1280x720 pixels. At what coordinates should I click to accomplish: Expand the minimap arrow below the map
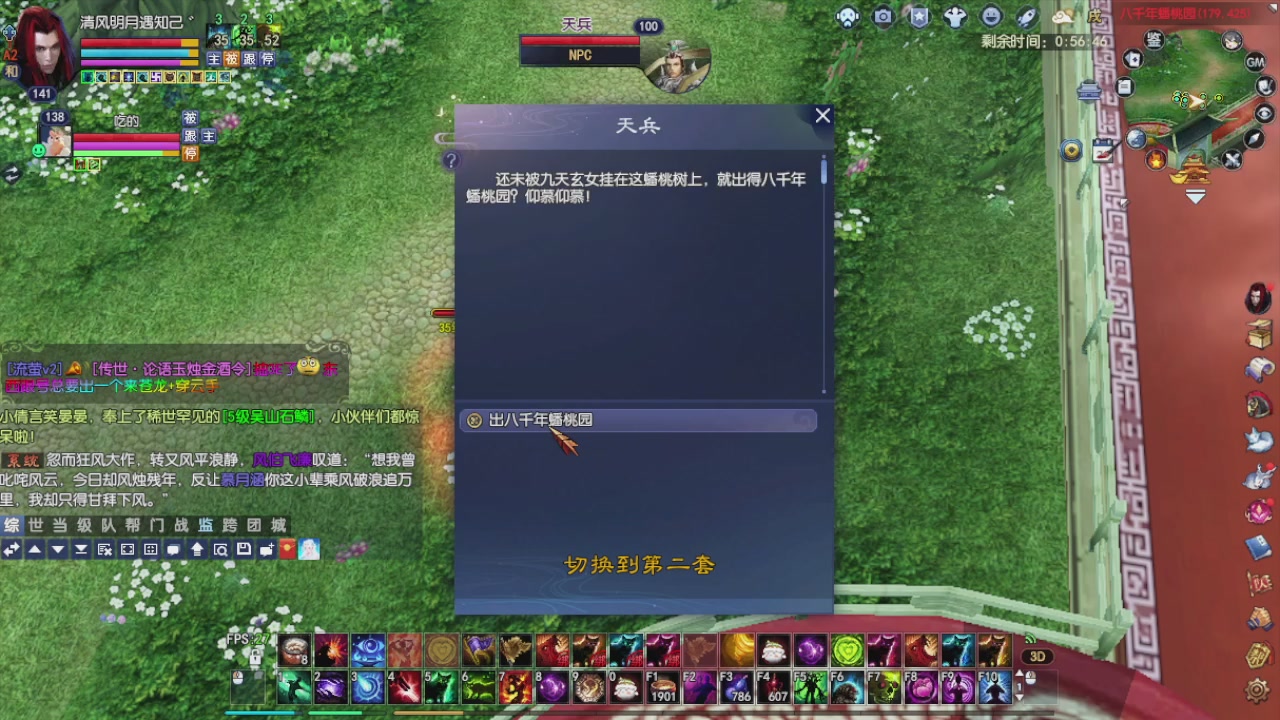1196,197
